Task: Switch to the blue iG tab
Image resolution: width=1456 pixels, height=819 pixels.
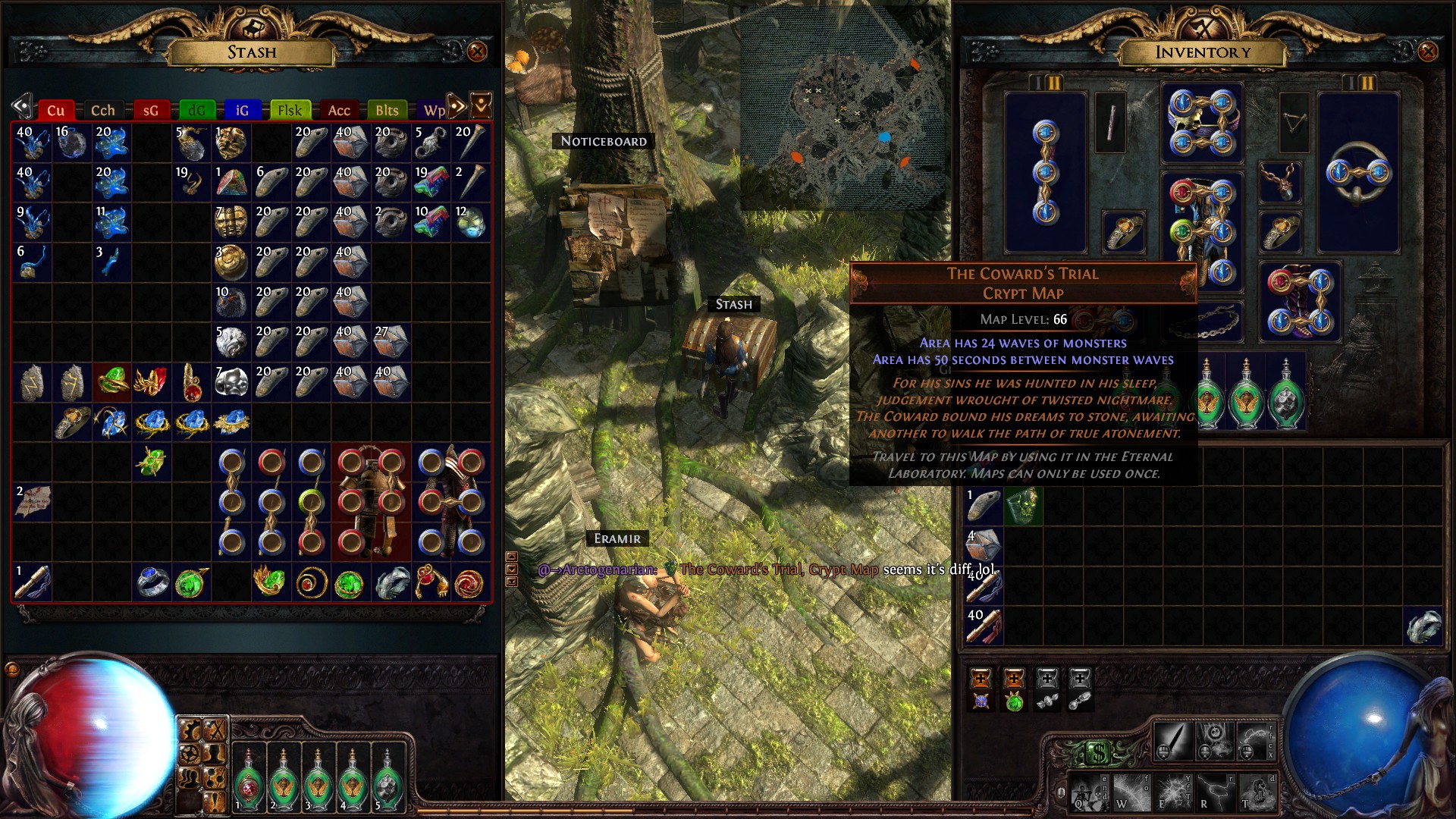Action: coord(242,111)
